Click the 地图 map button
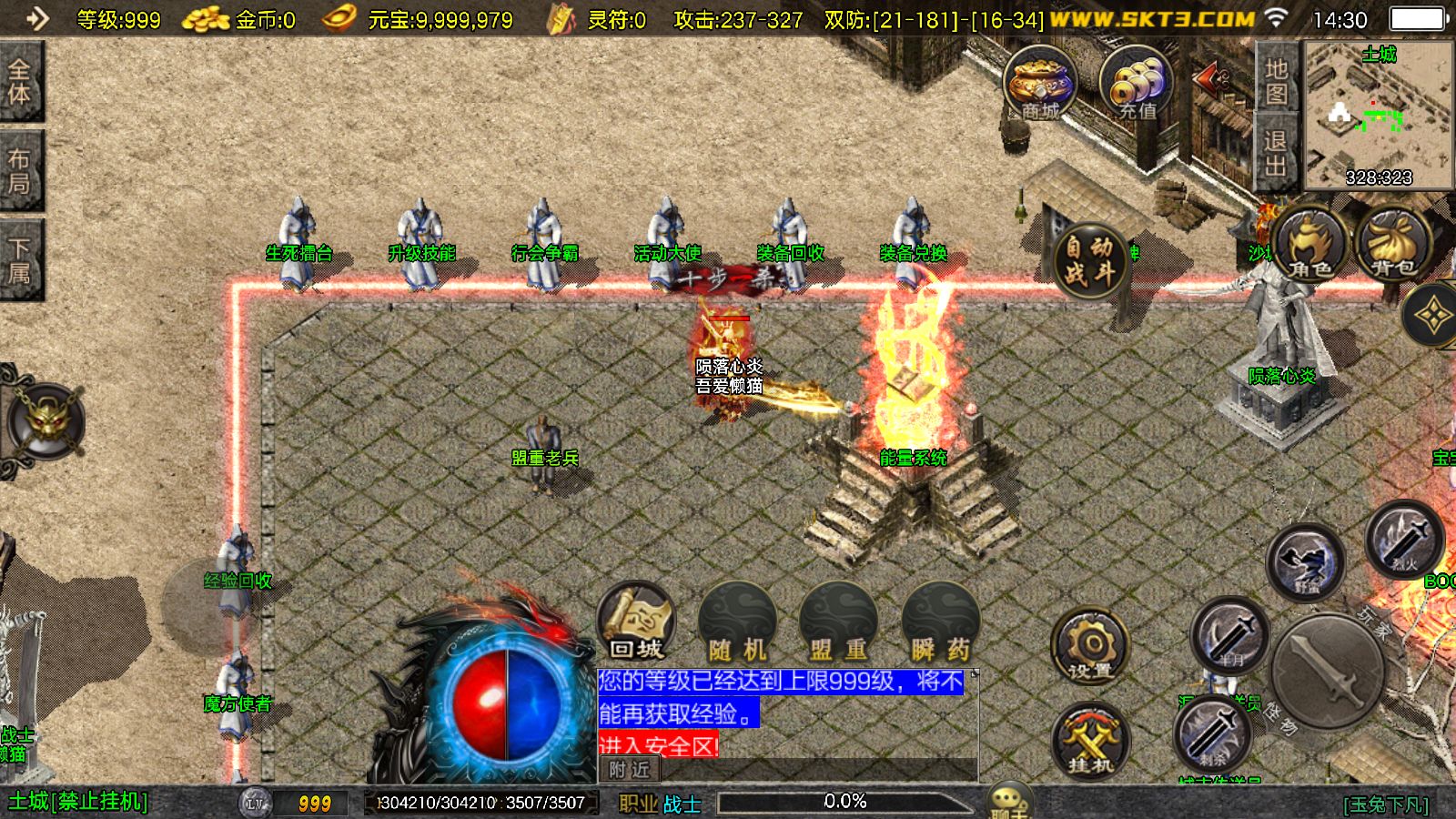 click(x=1276, y=81)
